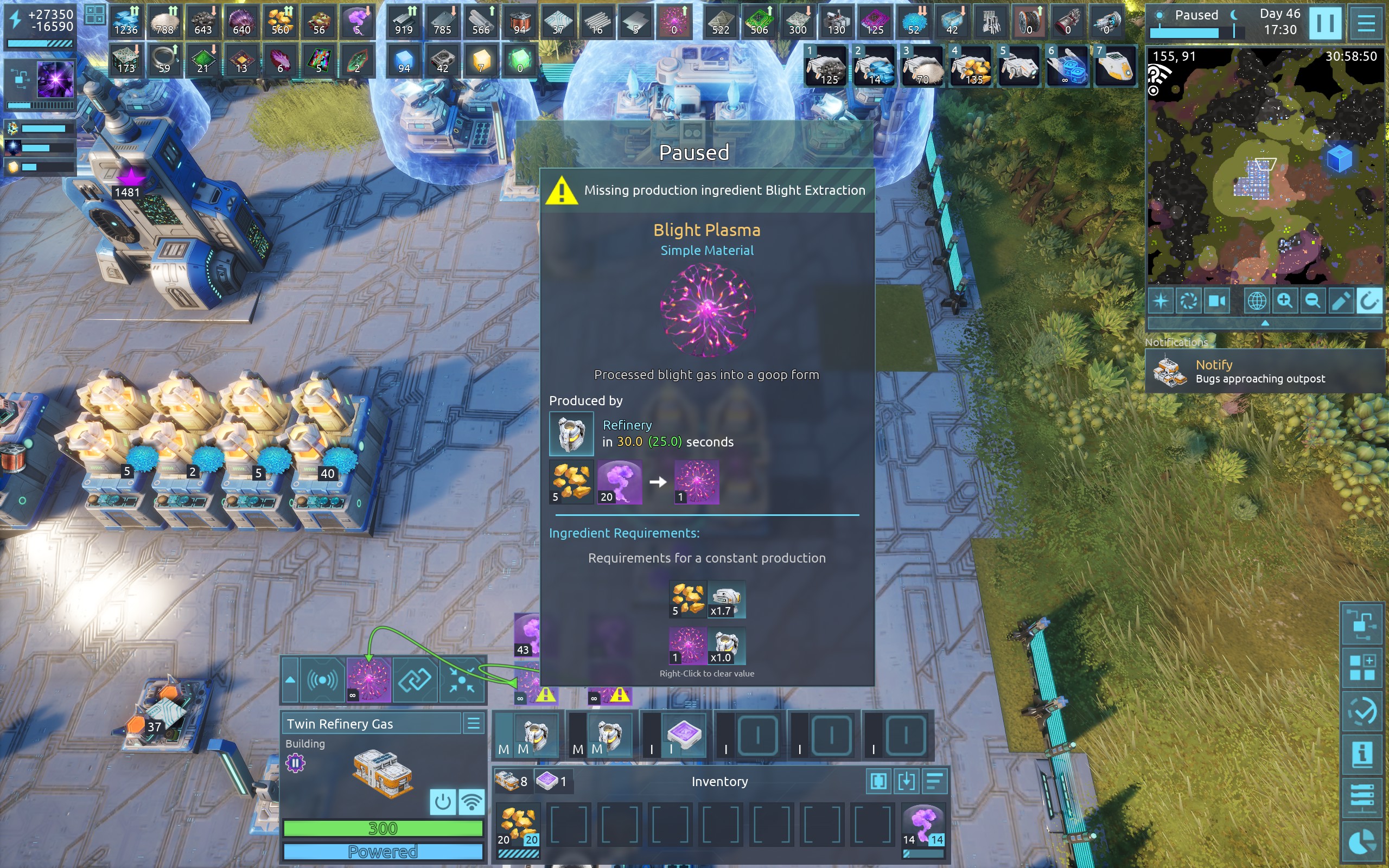Open the main hamburger menu
The height and width of the screenshot is (868, 1389).
pyautogui.click(x=1366, y=23)
